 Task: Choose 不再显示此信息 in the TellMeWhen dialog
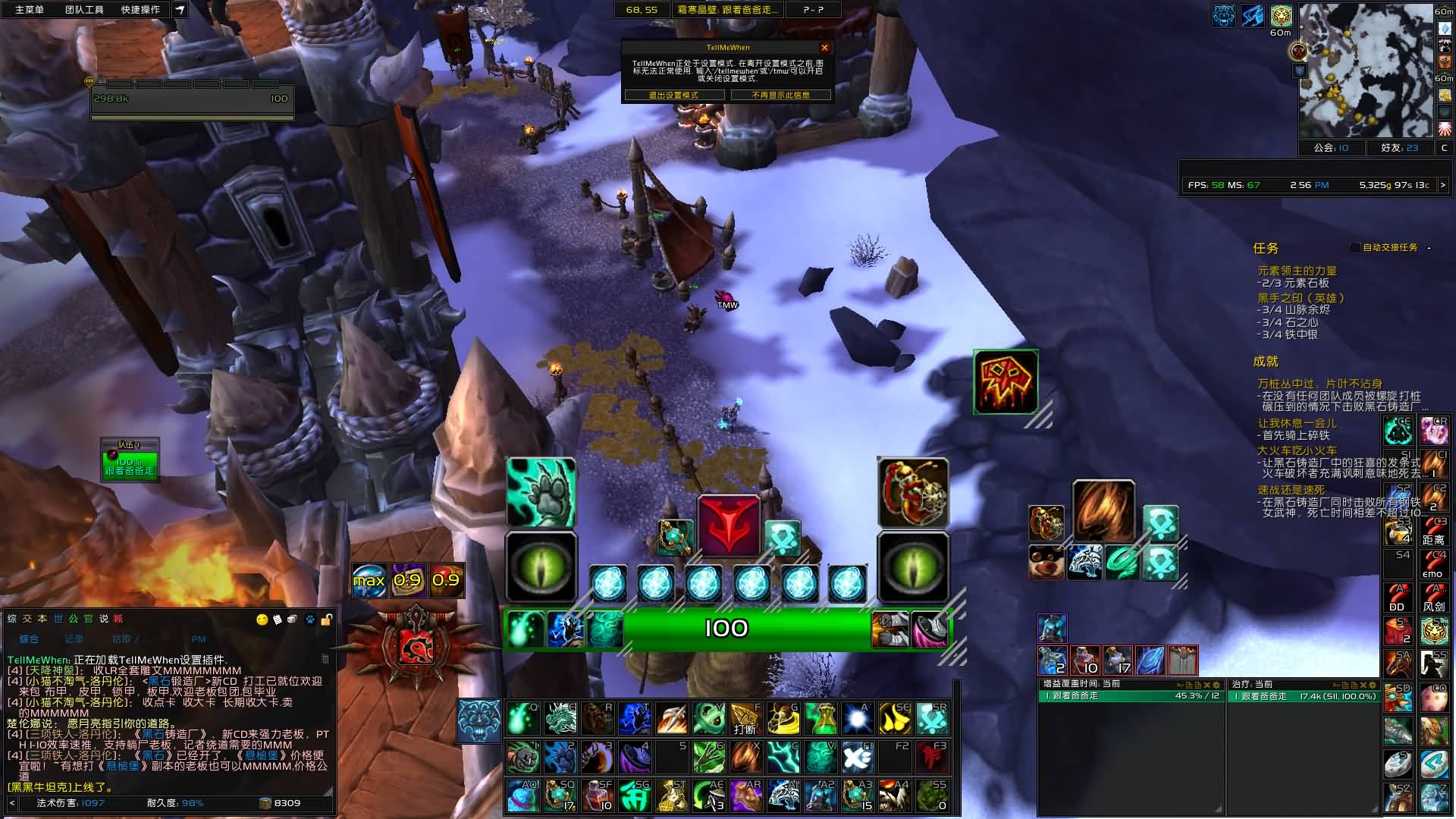pos(780,95)
